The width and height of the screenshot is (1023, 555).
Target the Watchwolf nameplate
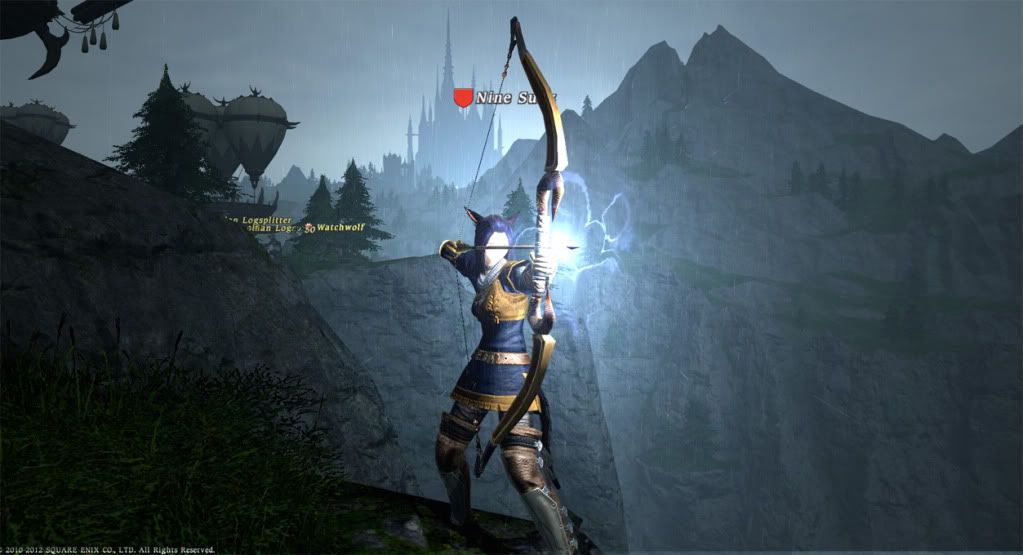click(x=339, y=228)
